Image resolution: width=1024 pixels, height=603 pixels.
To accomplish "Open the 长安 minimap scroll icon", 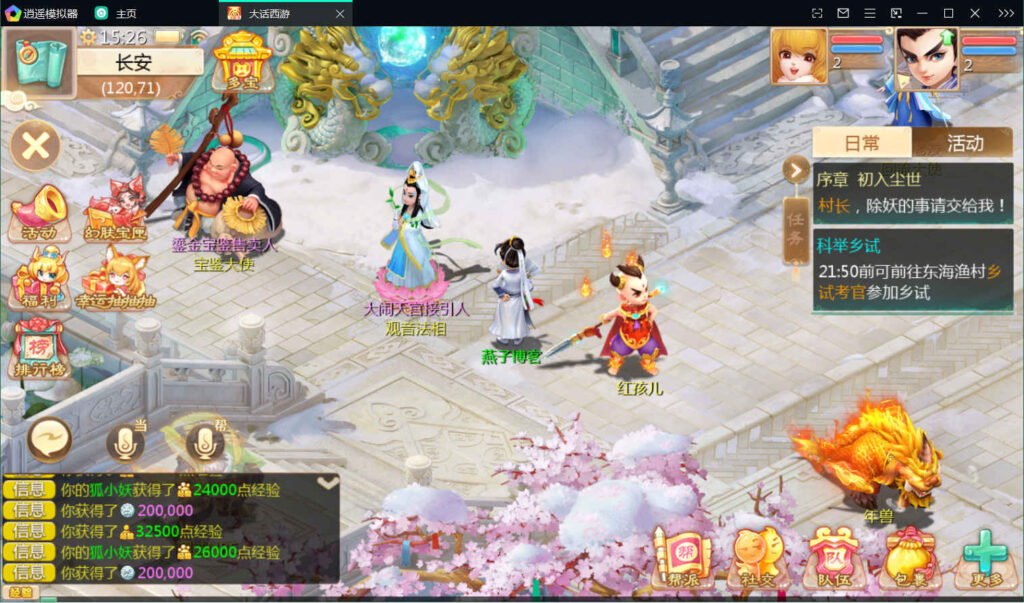I will (40, 61).
